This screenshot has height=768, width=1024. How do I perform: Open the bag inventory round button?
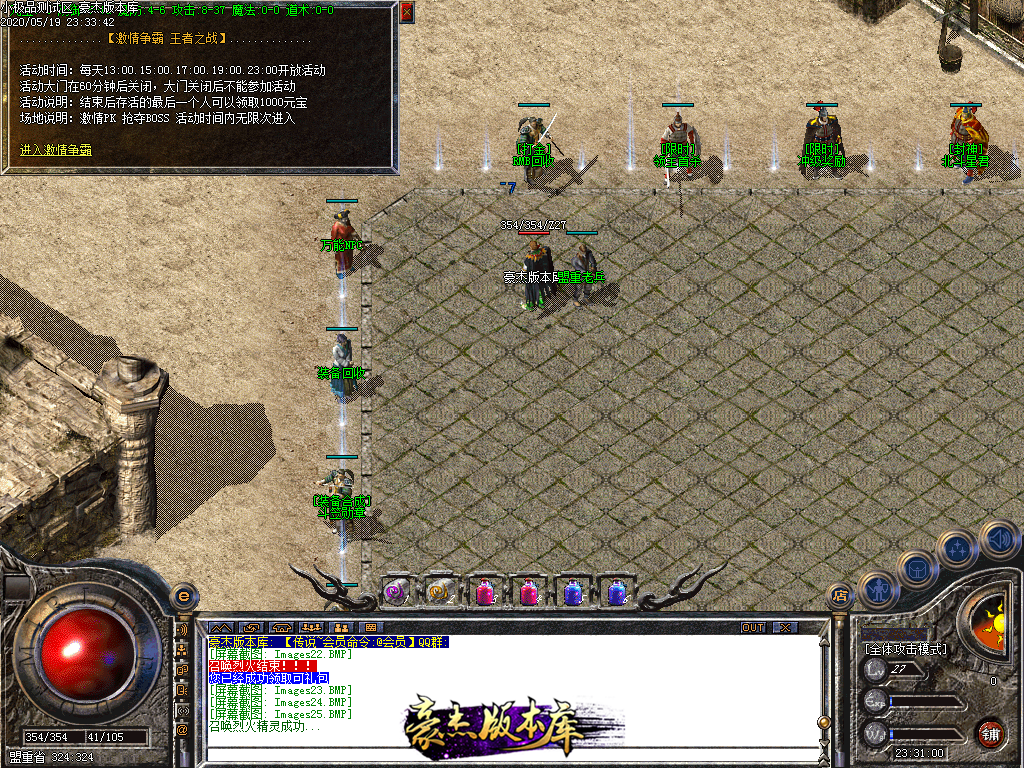[x=916, y=568]
